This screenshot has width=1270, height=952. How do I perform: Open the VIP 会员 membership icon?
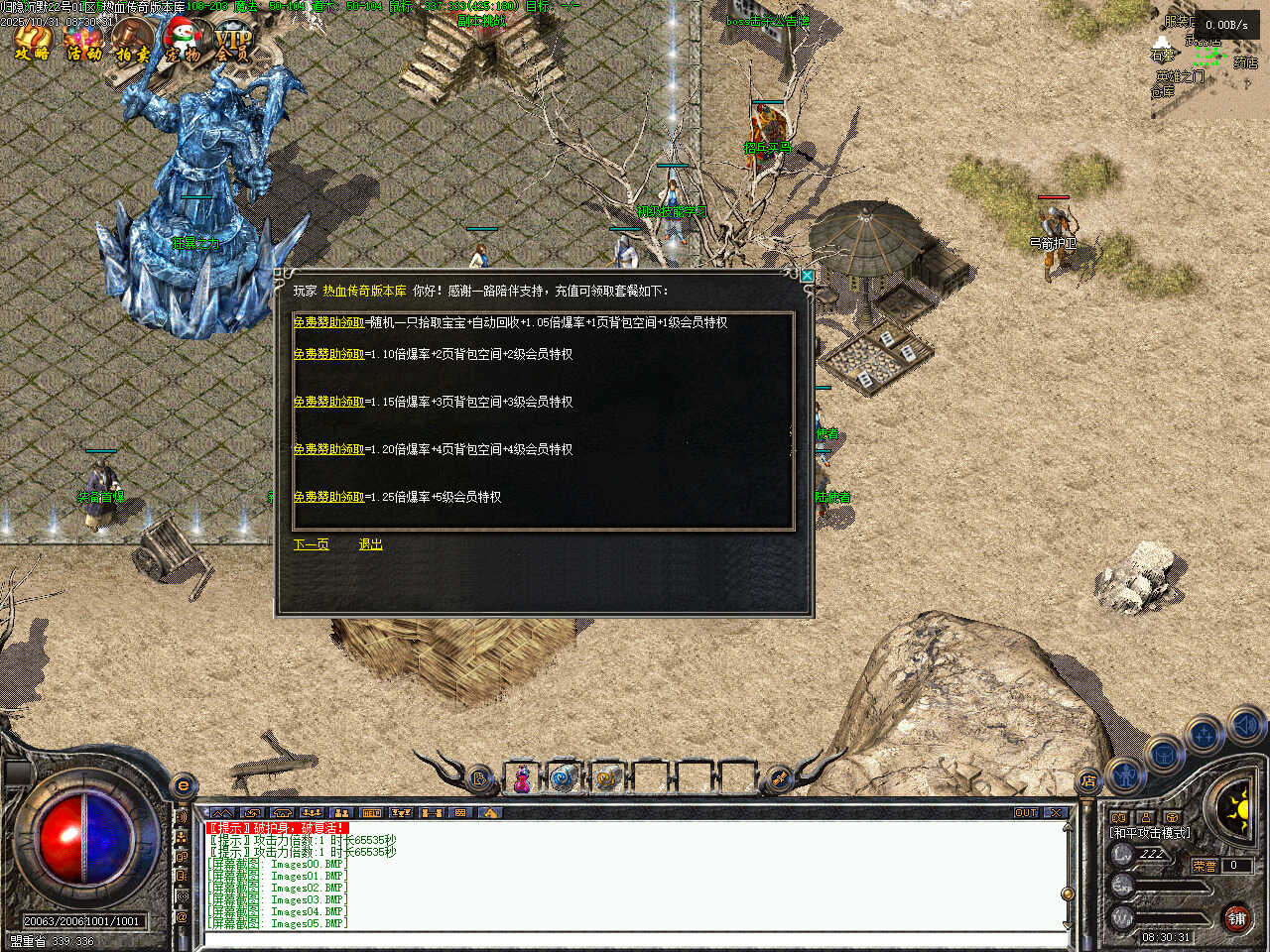(233, 43)
